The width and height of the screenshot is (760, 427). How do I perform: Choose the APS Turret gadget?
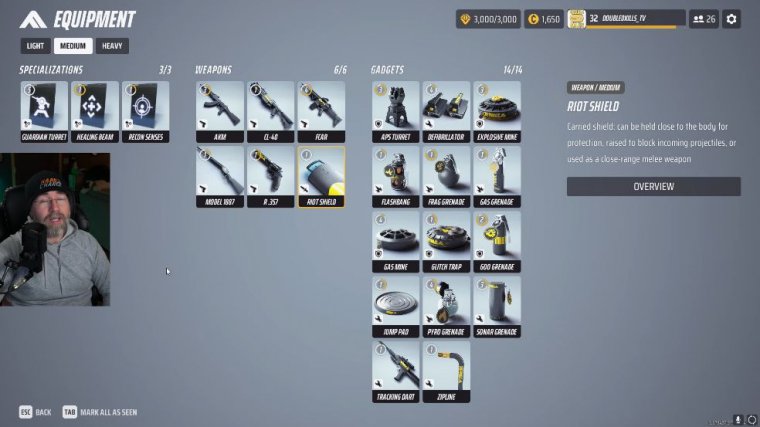point(396,112)
